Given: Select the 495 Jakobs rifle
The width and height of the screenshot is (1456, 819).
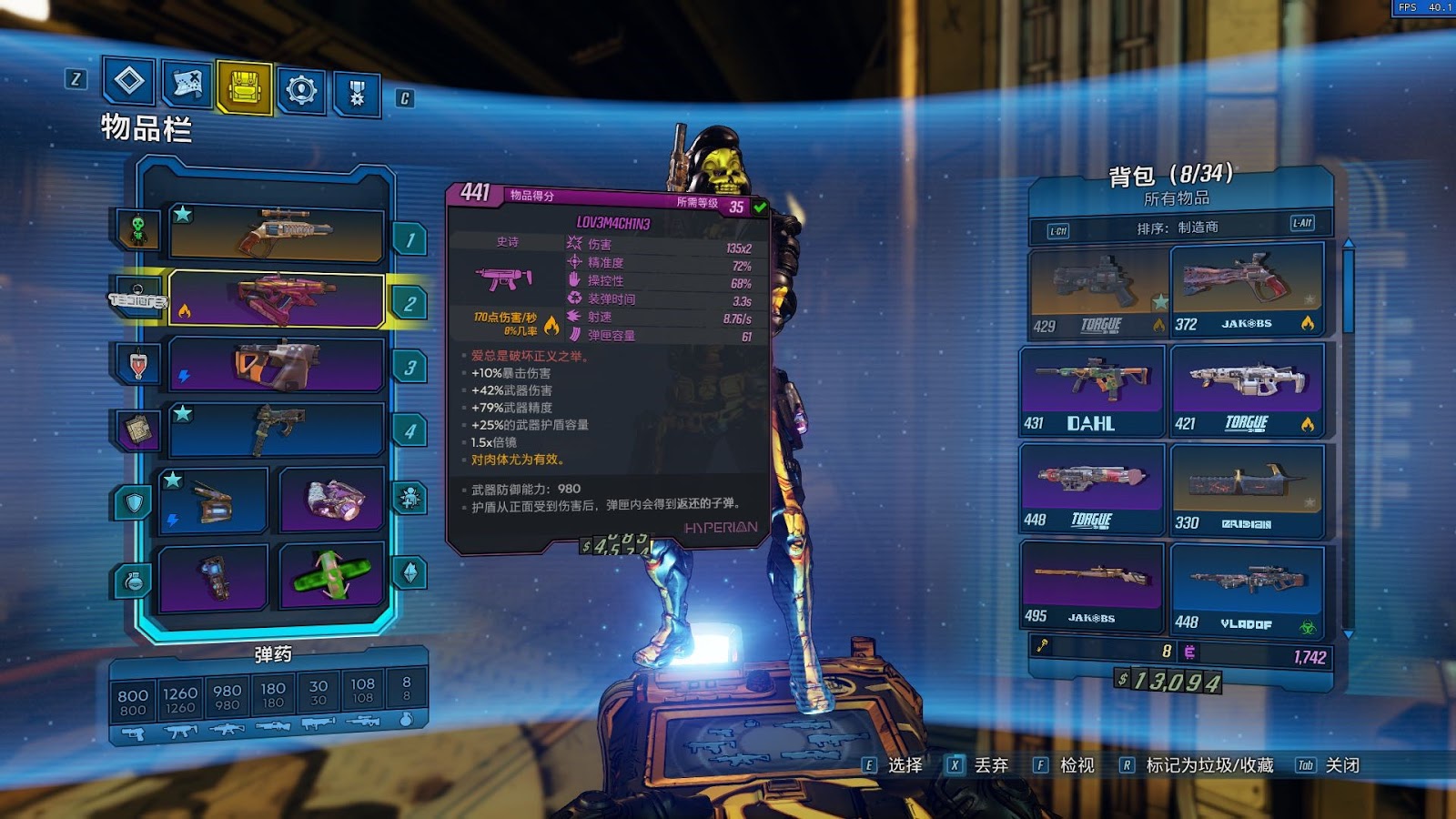Looking at the screenshot, I should click(1092, 585).
